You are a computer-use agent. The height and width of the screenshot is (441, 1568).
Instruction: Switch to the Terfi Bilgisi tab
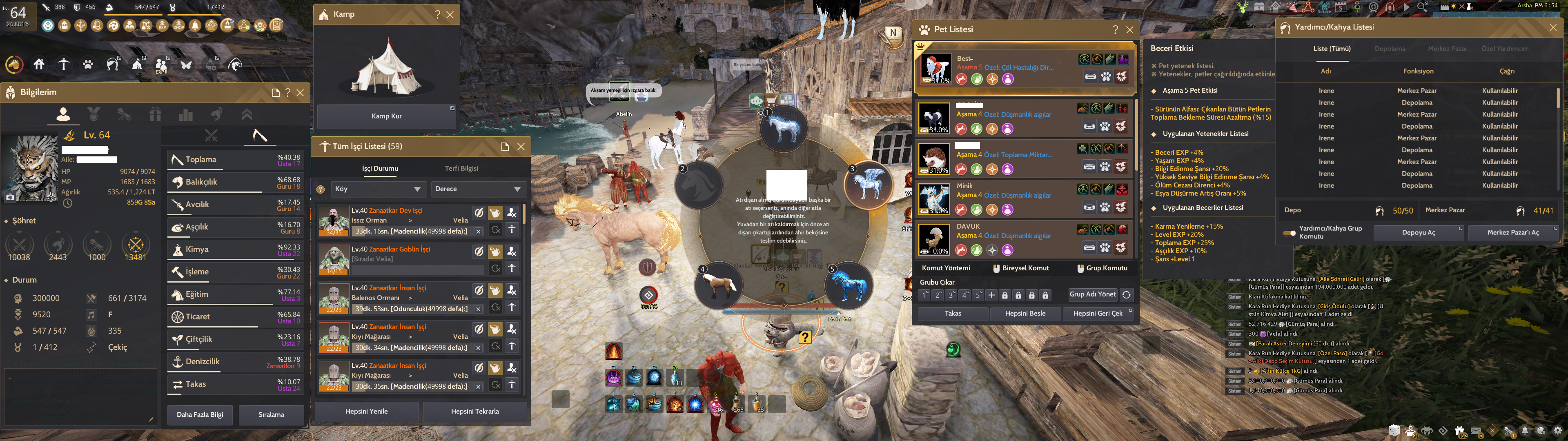[461, 168]
